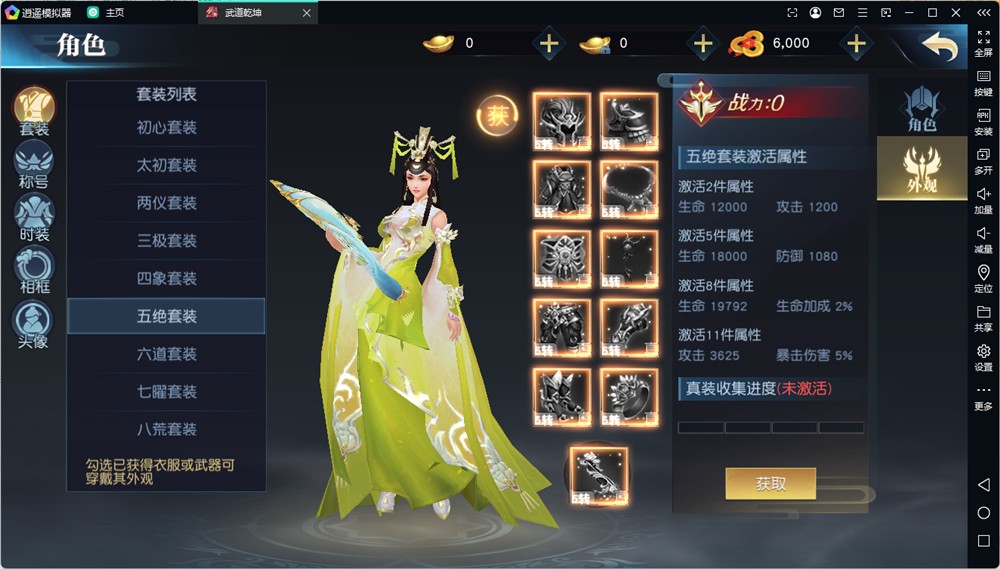The height and width of the screenshot is (569, 1000).
Task: Close the 武道乾坤 emulator tab
Action: click(307, 13)
